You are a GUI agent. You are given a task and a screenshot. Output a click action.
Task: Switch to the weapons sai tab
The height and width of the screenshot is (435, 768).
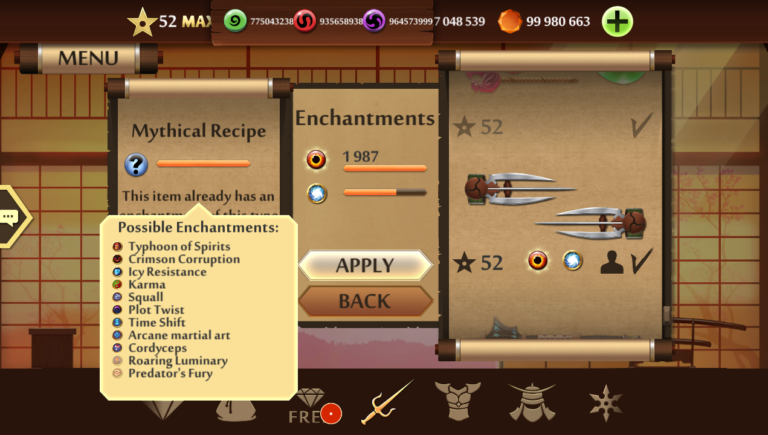point(386,402)
